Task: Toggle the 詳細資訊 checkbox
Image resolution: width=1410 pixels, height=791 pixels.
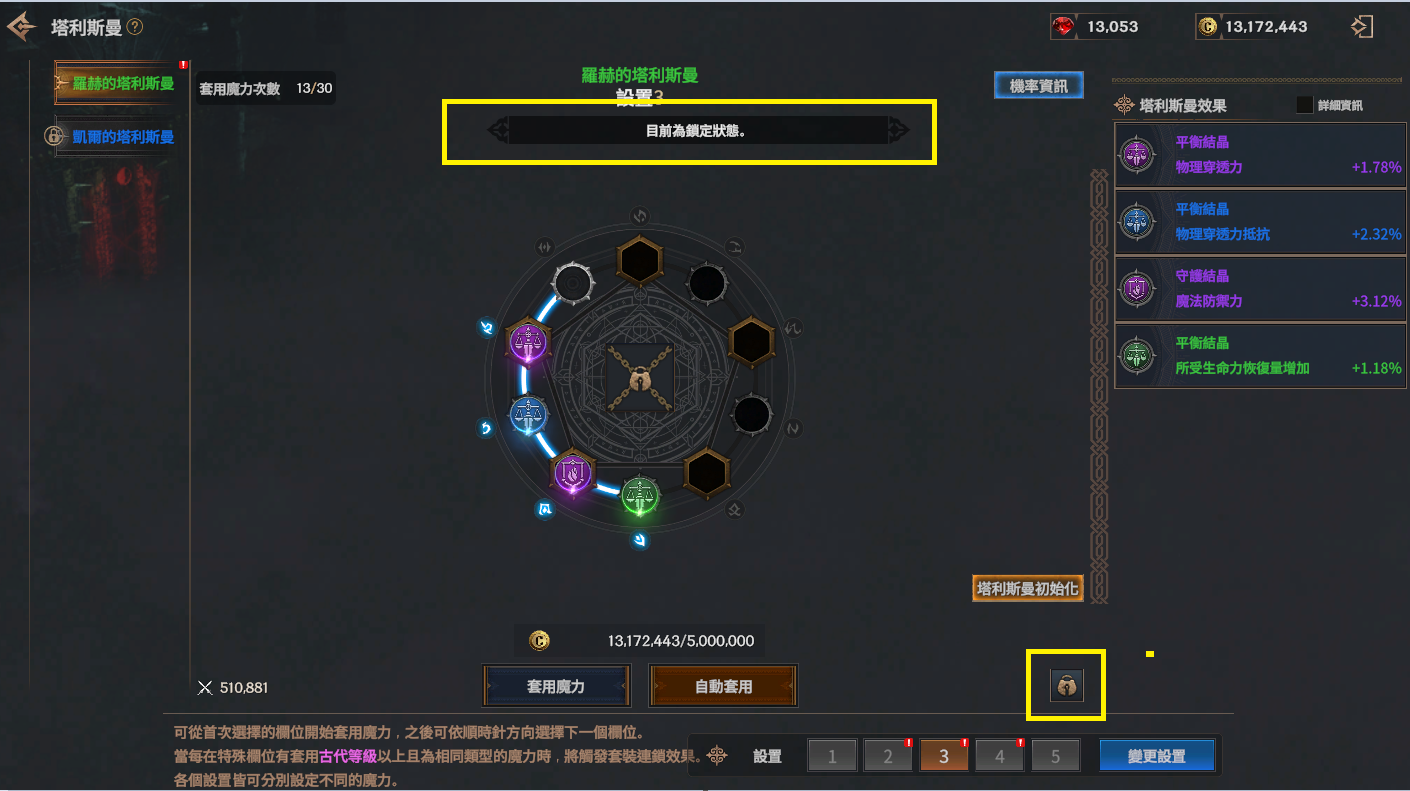Action: click(1304, 105)
